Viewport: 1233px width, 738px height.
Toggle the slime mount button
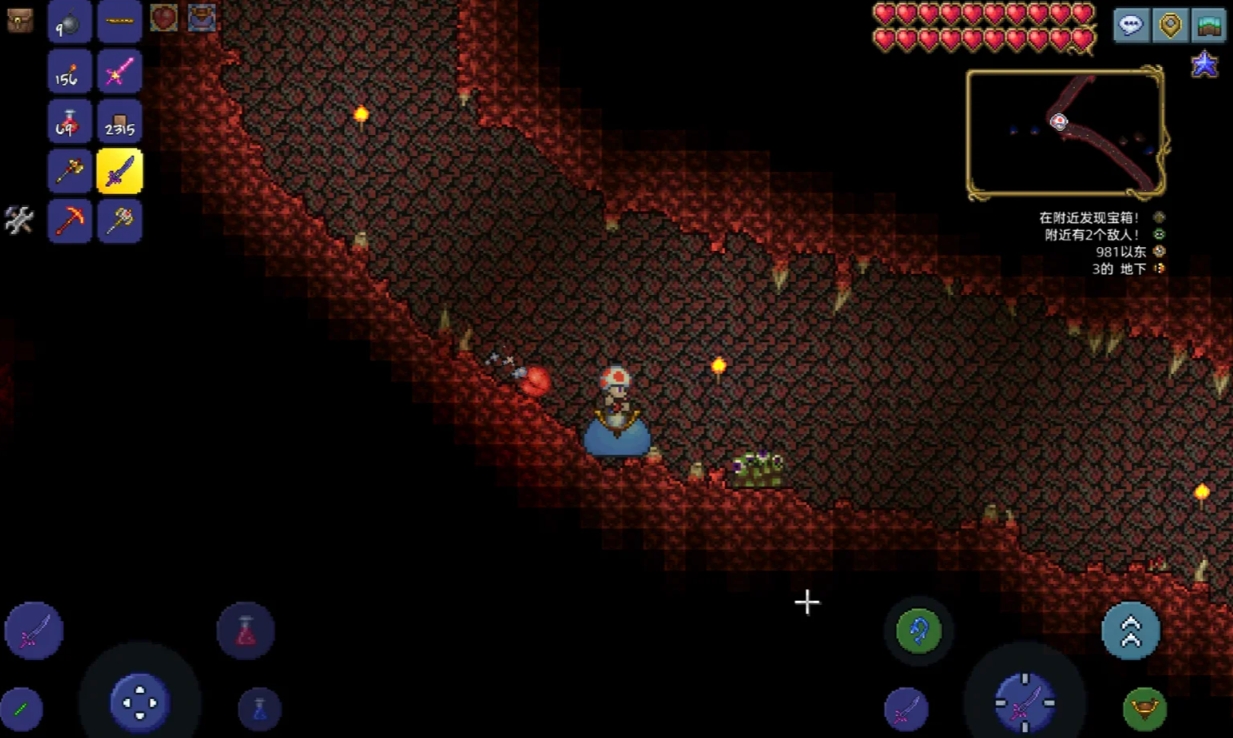coord(1145,709)
